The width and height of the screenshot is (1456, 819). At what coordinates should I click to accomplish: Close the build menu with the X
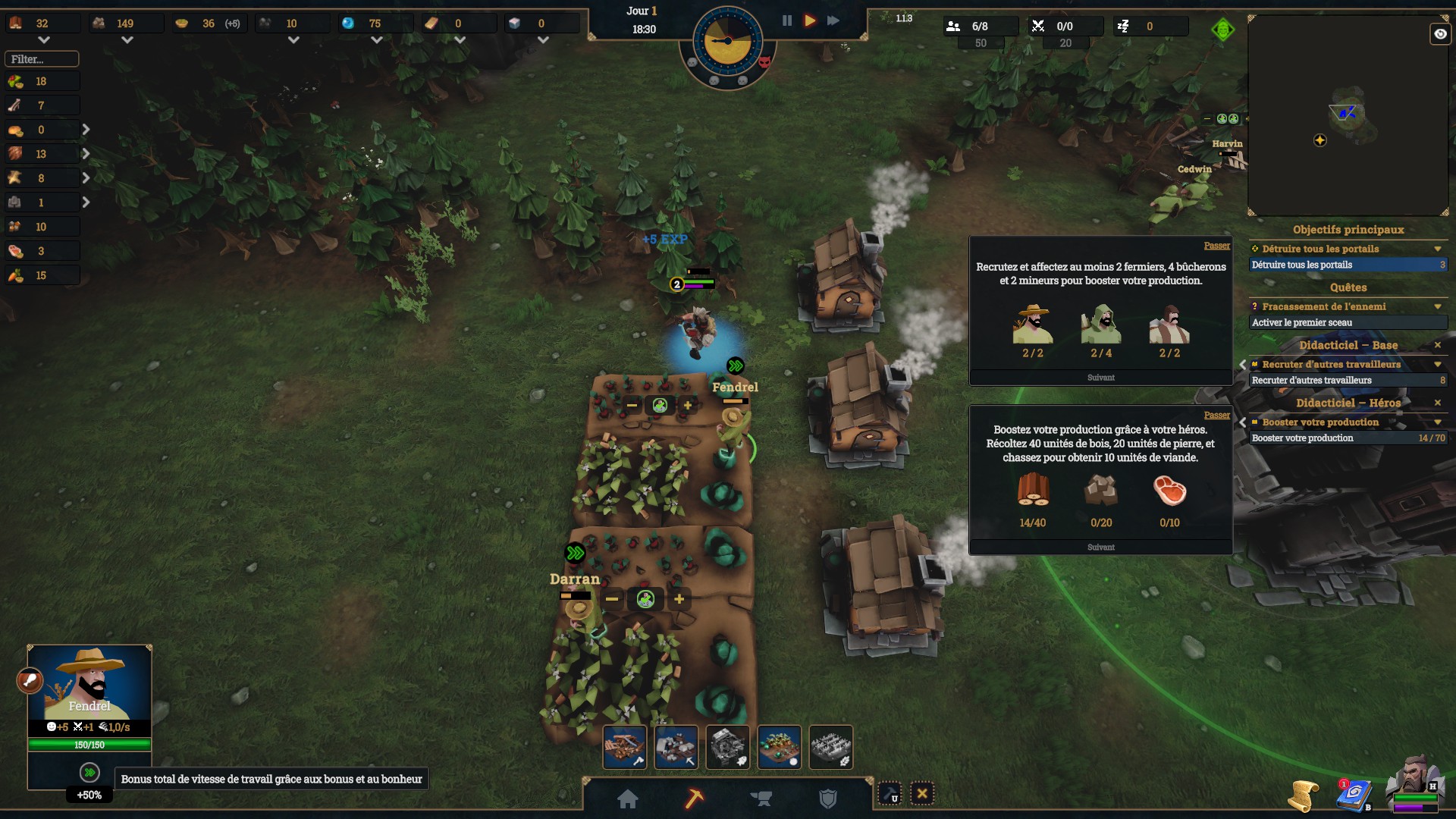coord(922,794)
